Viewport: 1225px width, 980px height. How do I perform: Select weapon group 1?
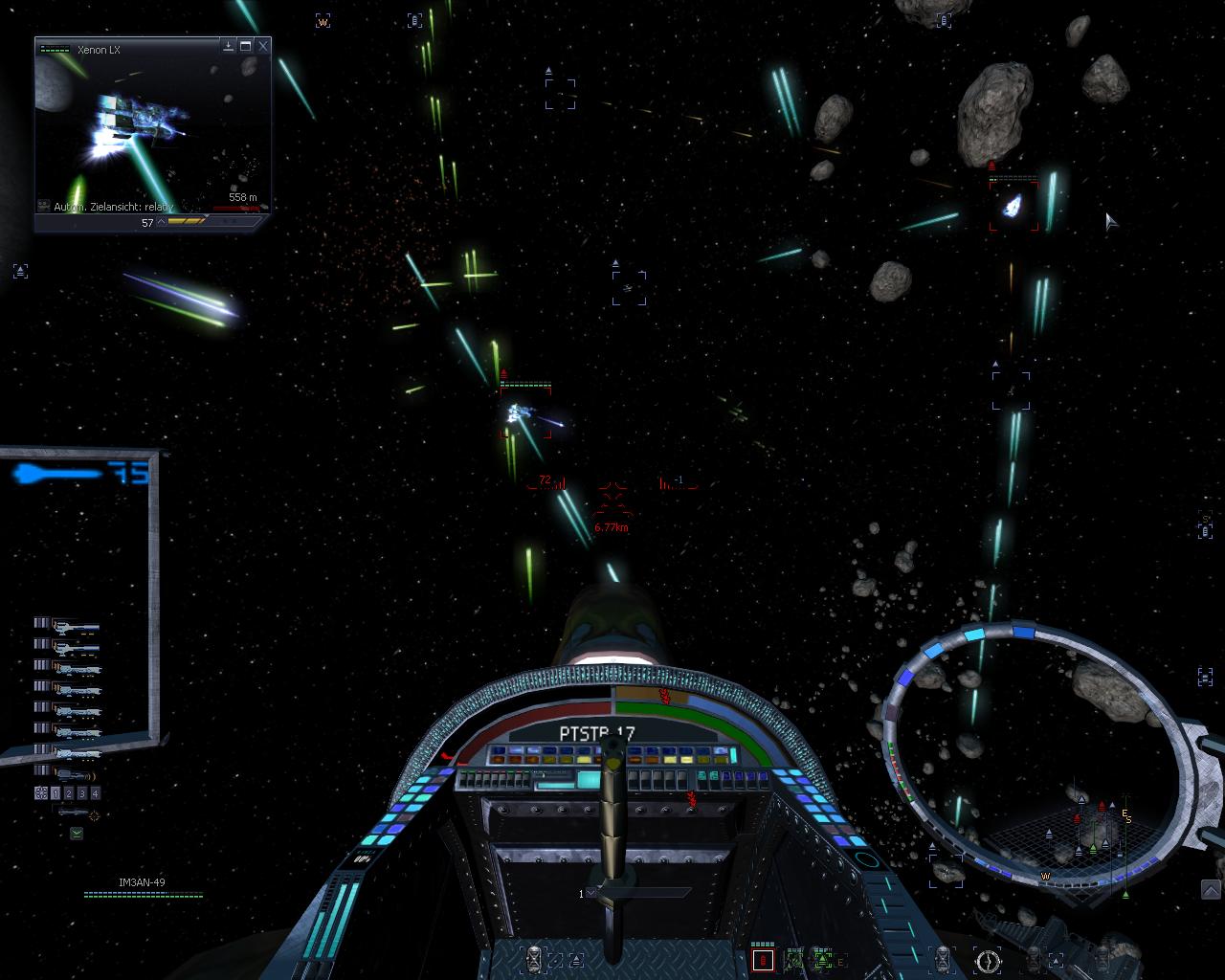[x=56, y=793]
